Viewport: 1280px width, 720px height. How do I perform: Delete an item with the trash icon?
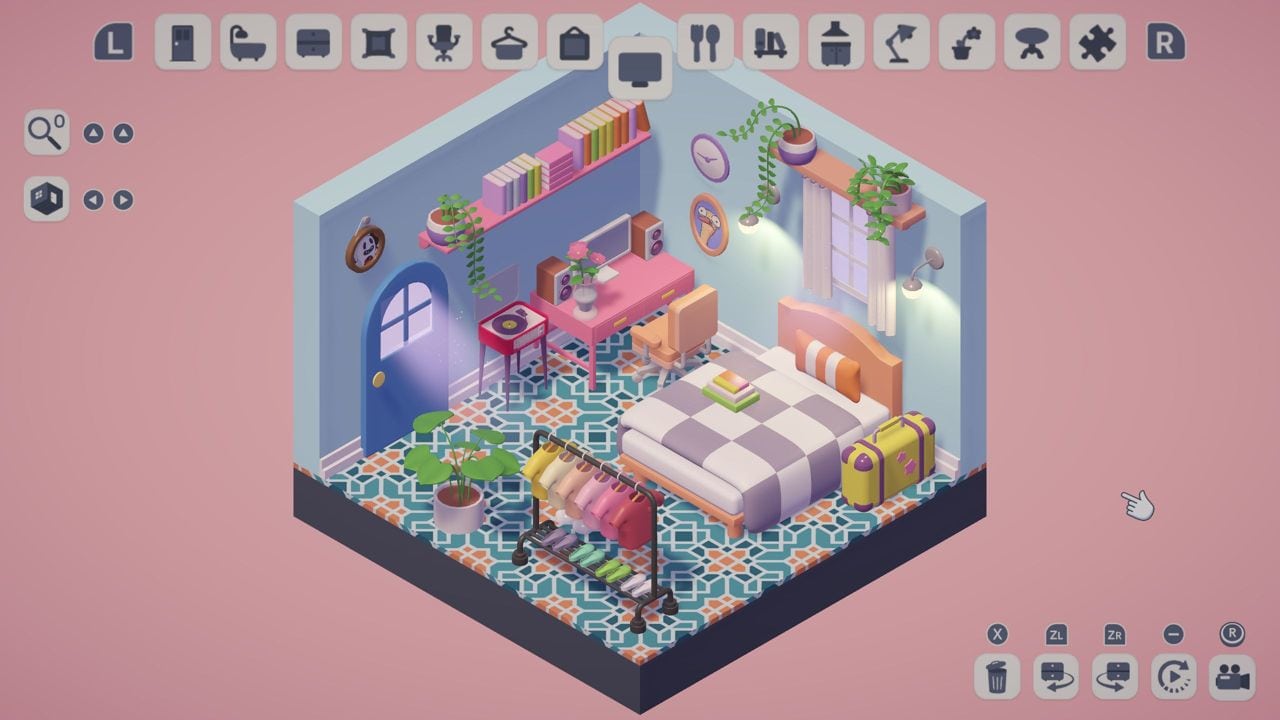click(x=995, y=676)
